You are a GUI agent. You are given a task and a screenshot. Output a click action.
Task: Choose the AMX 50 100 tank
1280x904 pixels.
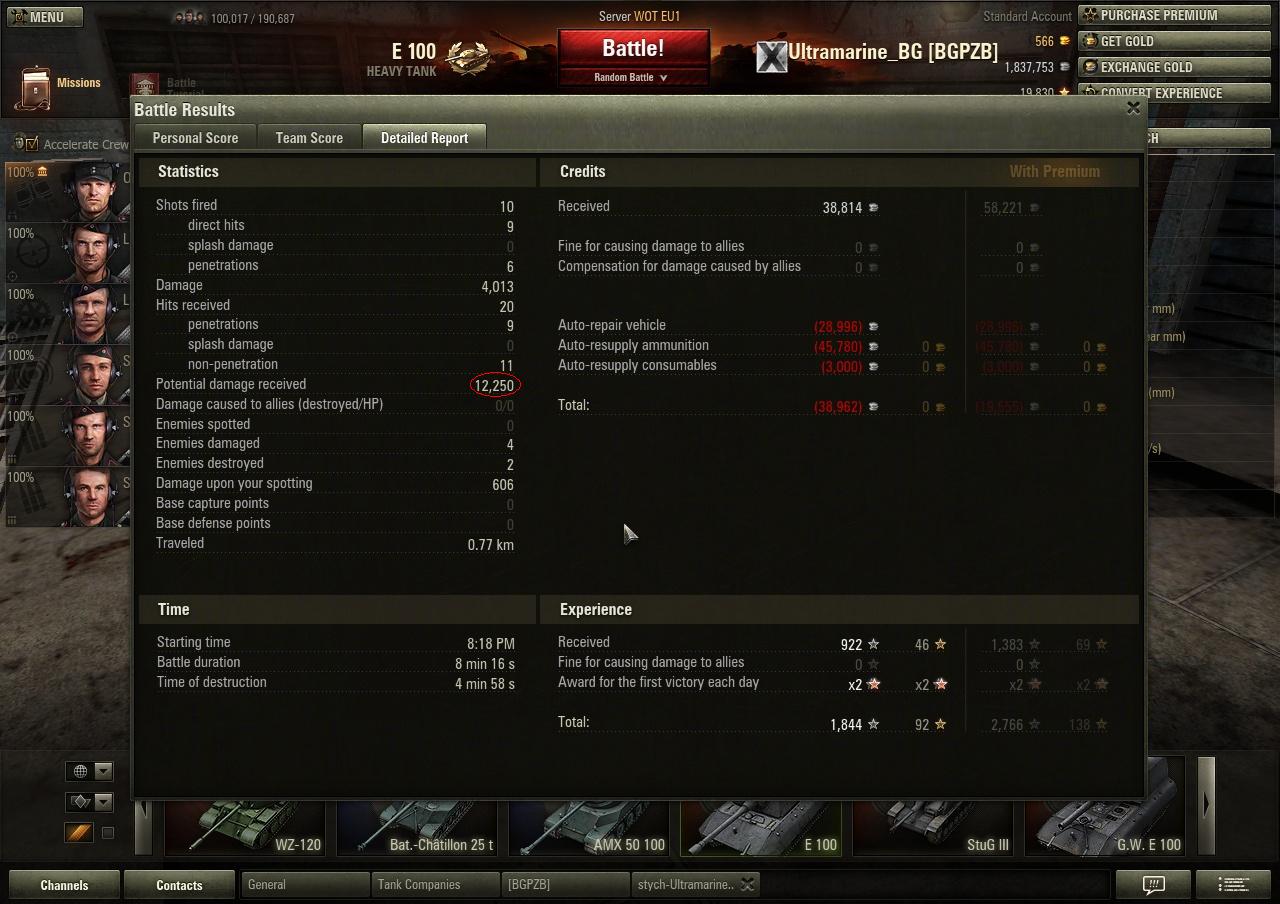point(590,826)
